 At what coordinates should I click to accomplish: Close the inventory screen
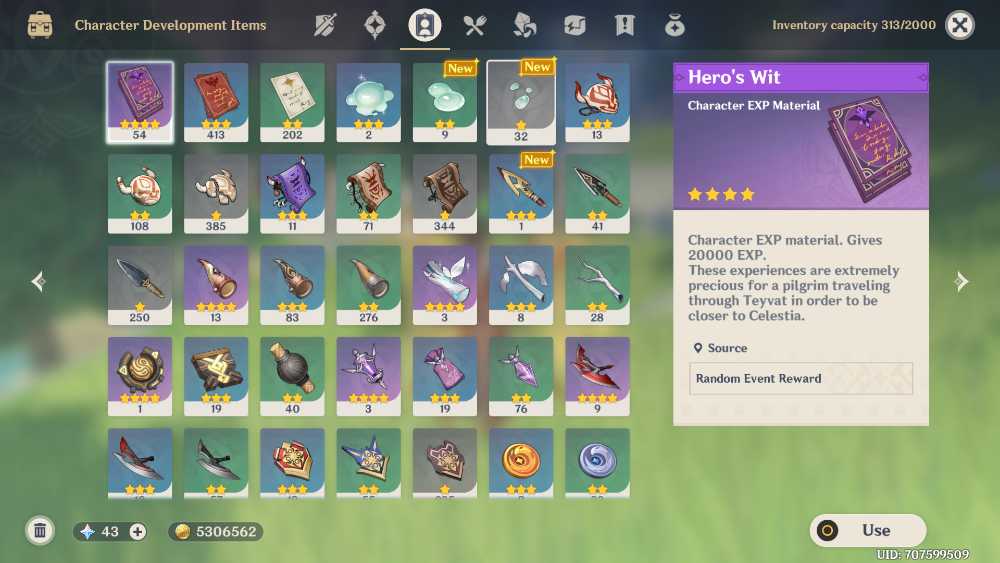(960, 25)
